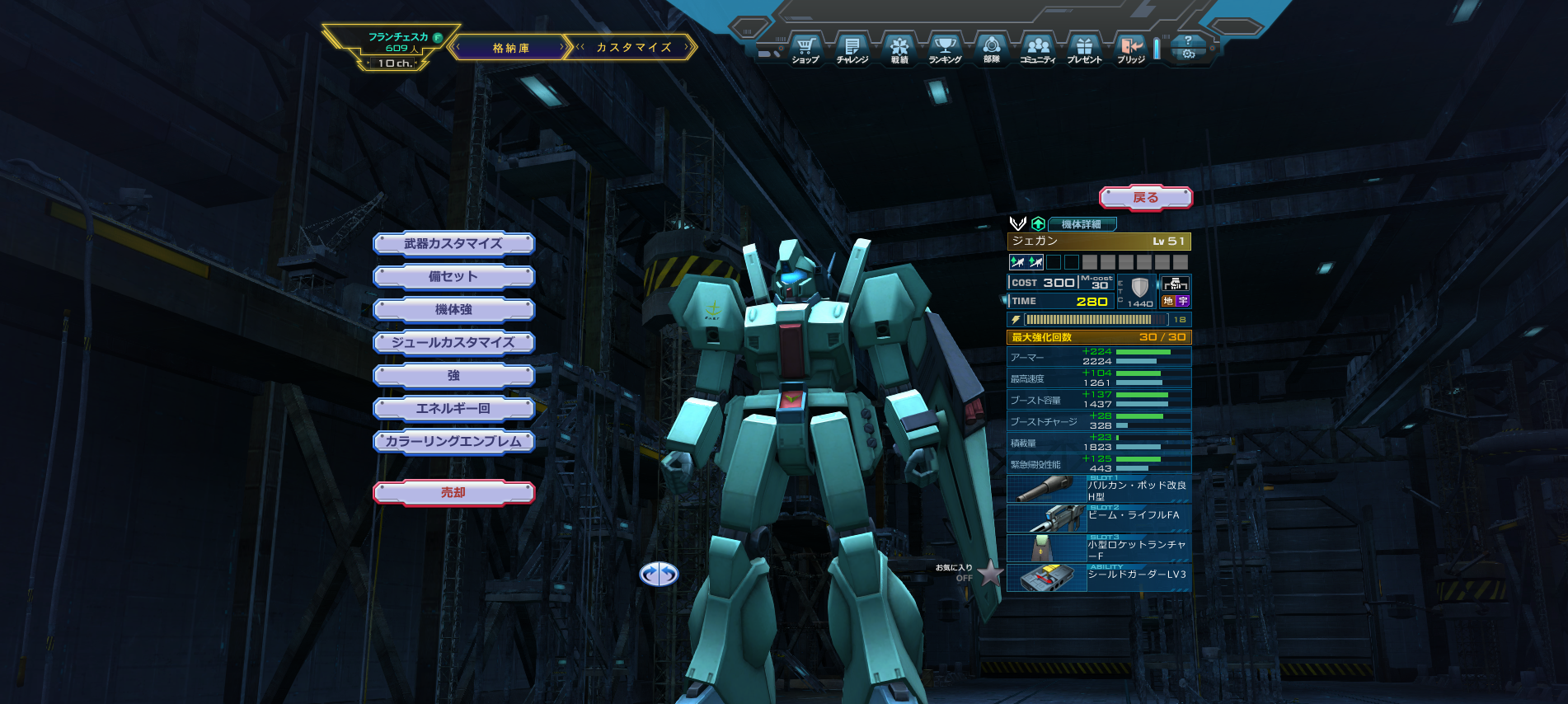View 戦績 battle records
The width and height of the screenshot is (1568, 704).
[x=899, y=49]
